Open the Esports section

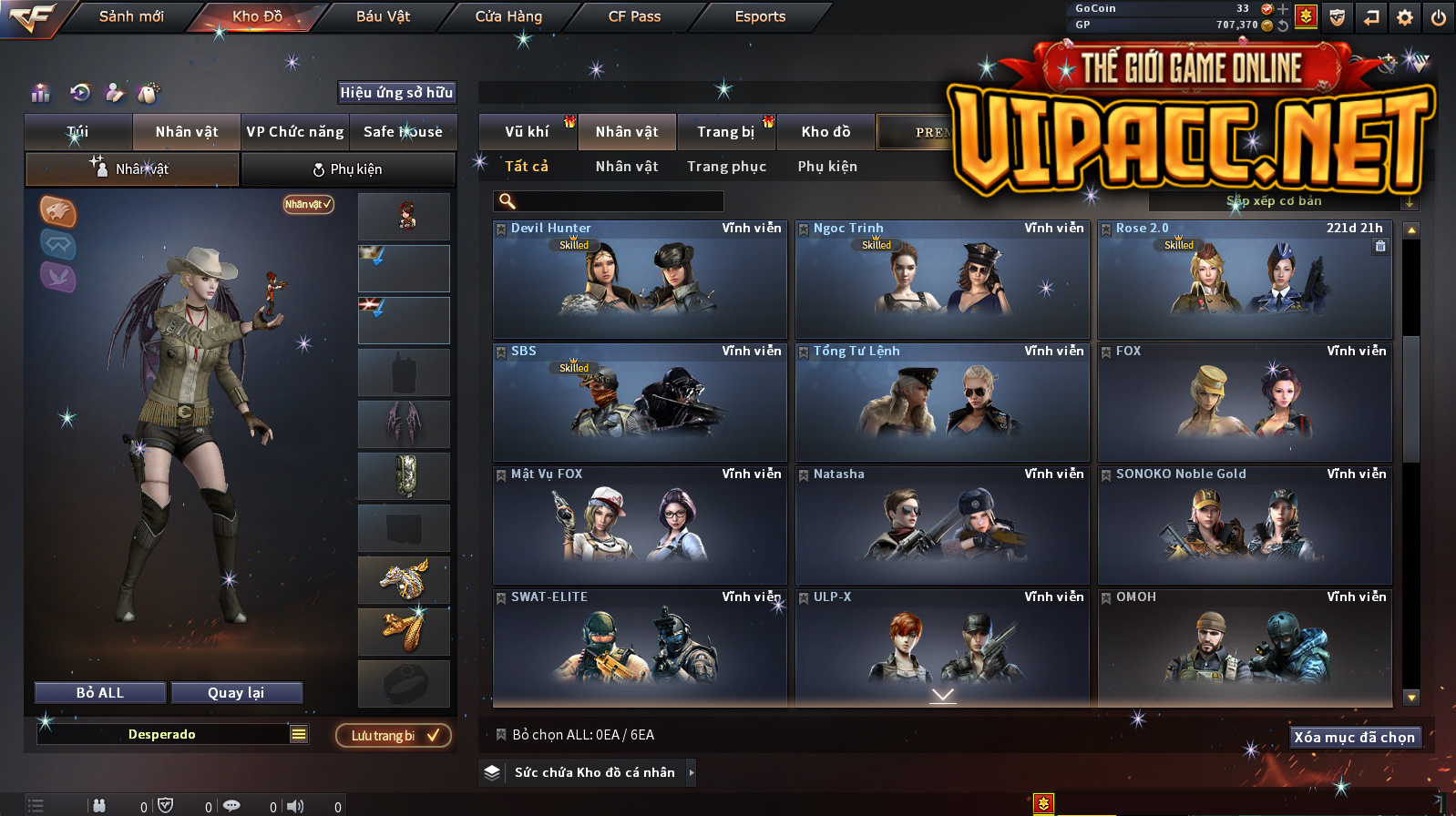[x=760, y=16]
